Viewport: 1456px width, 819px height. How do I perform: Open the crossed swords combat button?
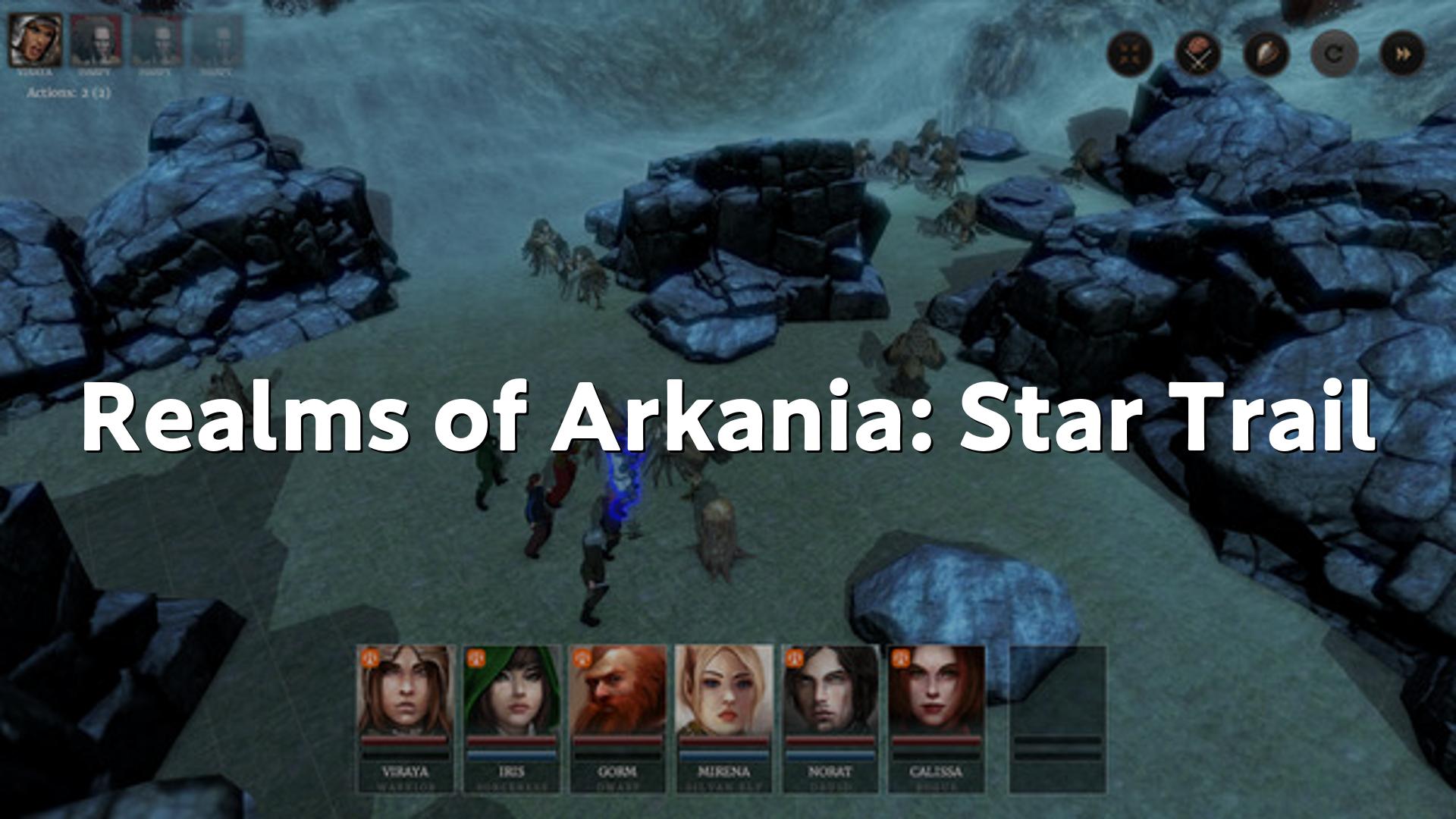tap(1198, 54)
